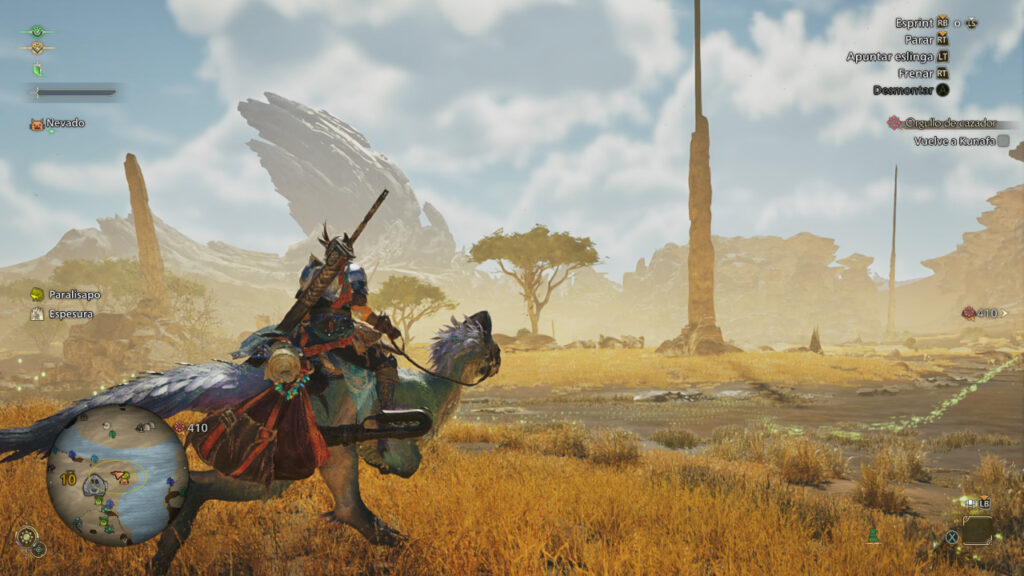The height and width of the screenshot is (576, 1024).
Task: Select the yellow area number 10 on minimap
Action: pos(68,479)
